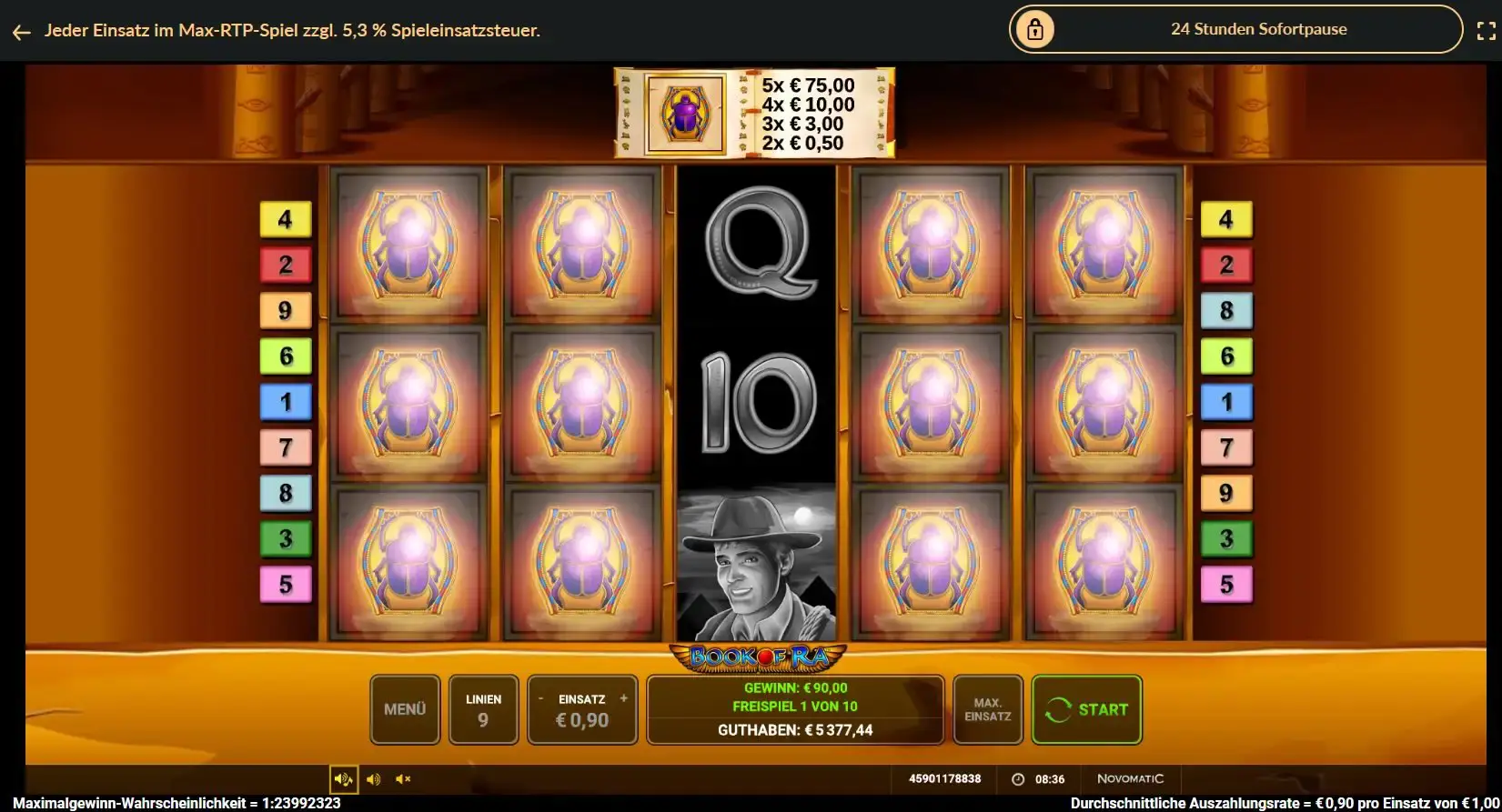Increase the Einsatz with the plus
This screenshot has width=1502, height=812.
624,698
